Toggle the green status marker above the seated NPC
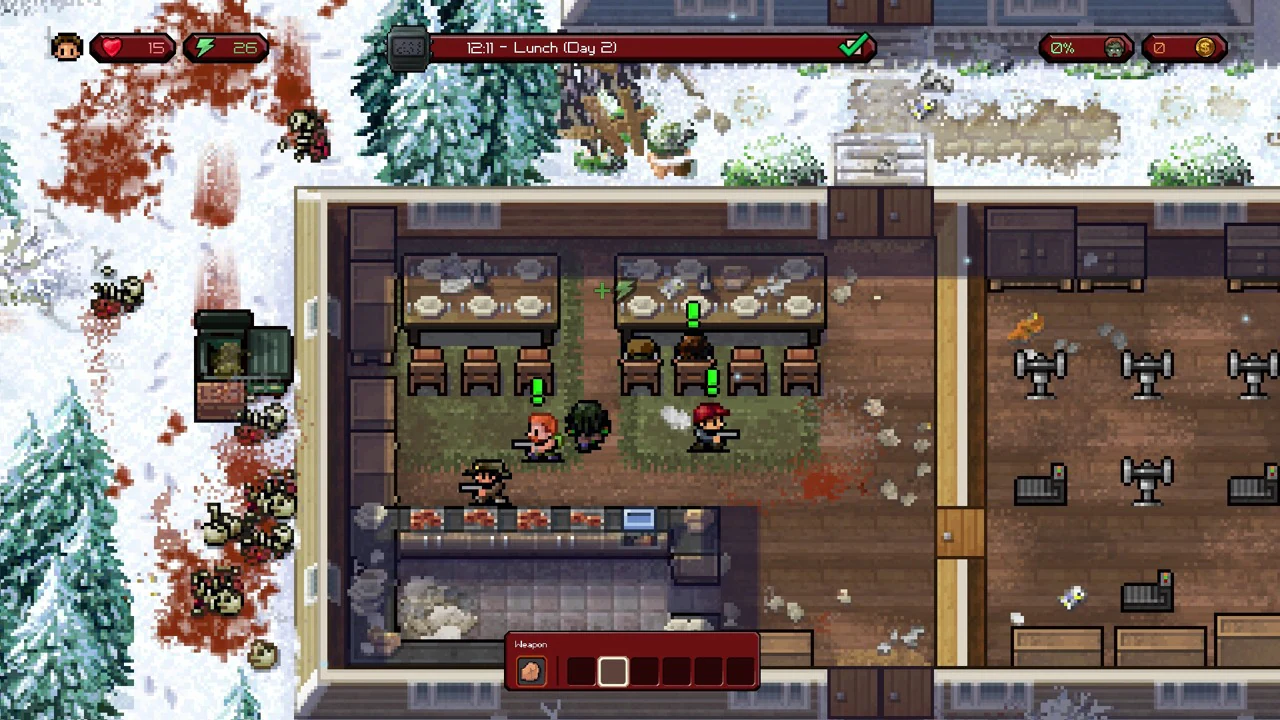1280x720 pixels. click(693, 315)
